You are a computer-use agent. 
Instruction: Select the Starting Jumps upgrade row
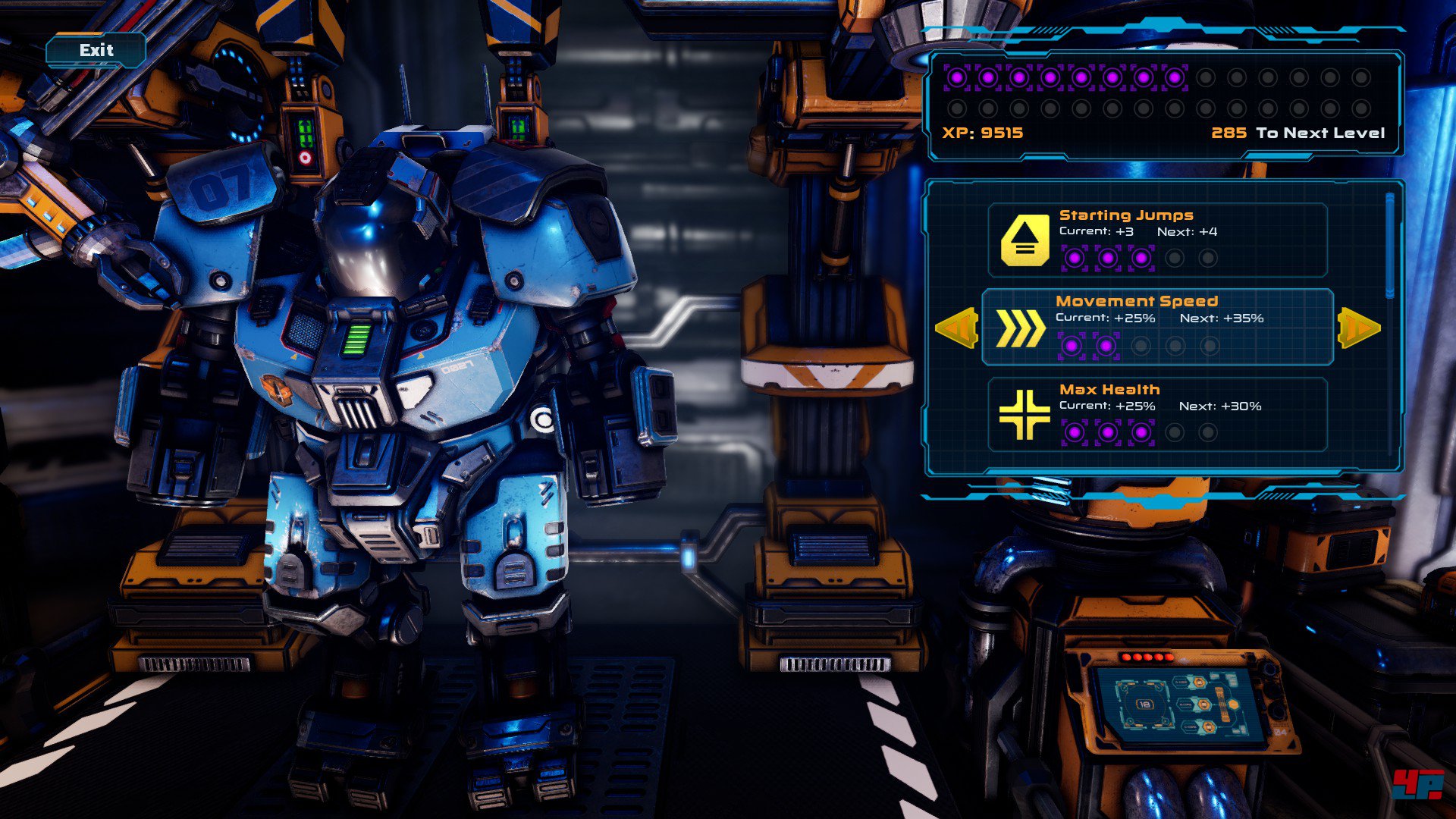[x=1157, y=240]
